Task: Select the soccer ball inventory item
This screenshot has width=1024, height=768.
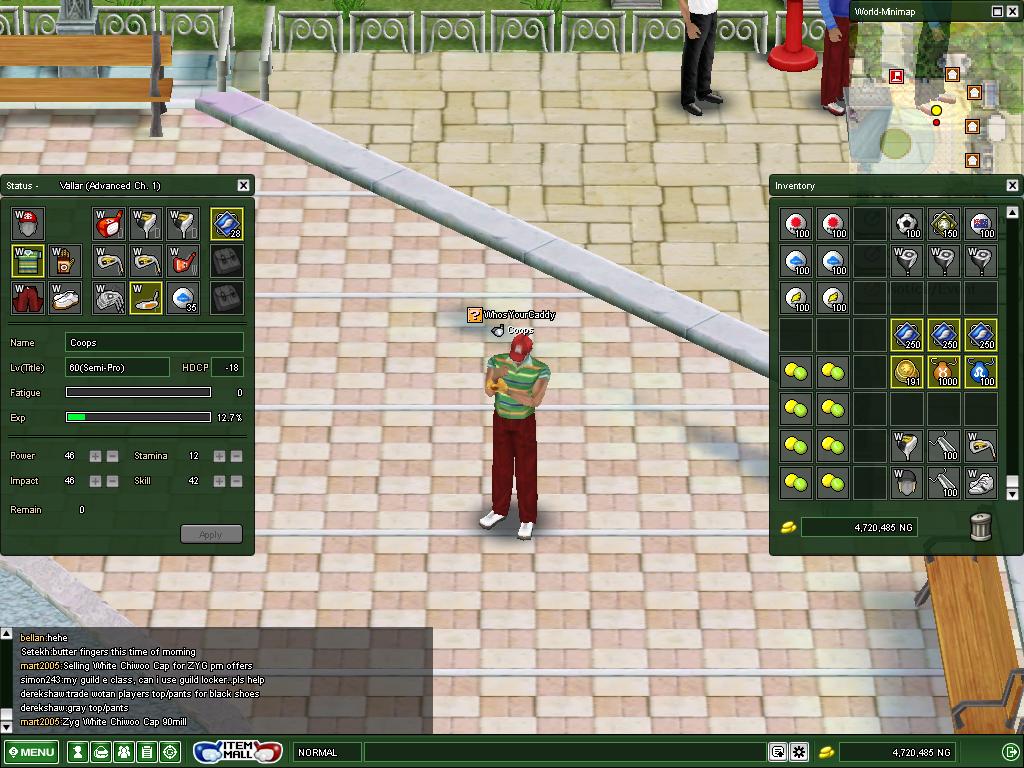Action: click(x=906, y=224)
